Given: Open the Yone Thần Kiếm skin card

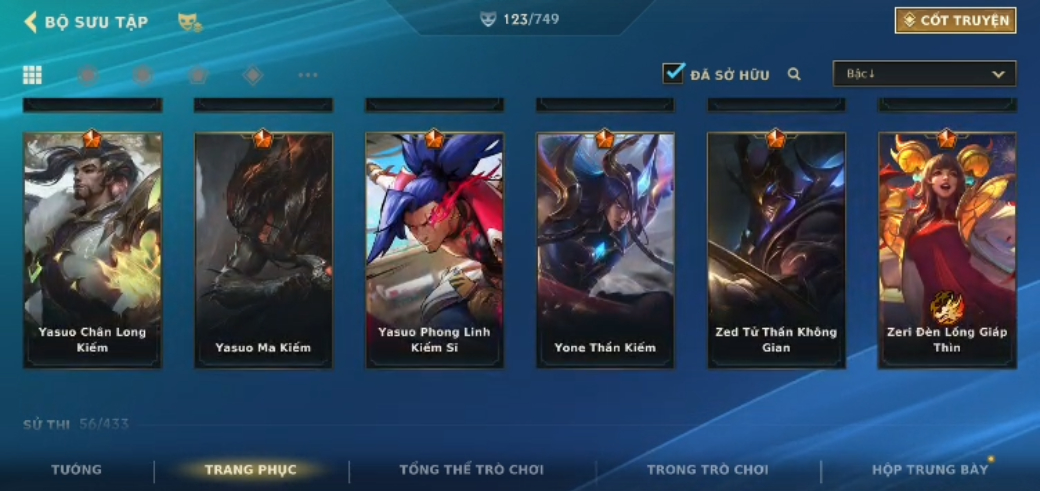Looking at the screenshot, I should pyautogui.click(x=605, y=250).
